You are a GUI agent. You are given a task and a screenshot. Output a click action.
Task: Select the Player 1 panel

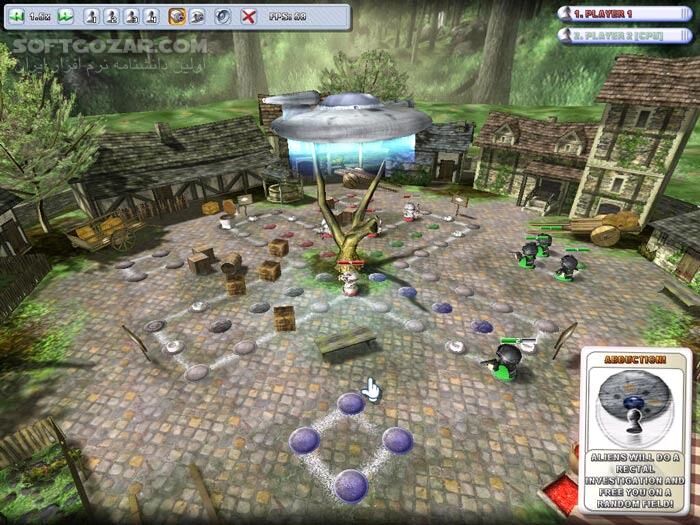pyautogui.click(x=626, y=14)
